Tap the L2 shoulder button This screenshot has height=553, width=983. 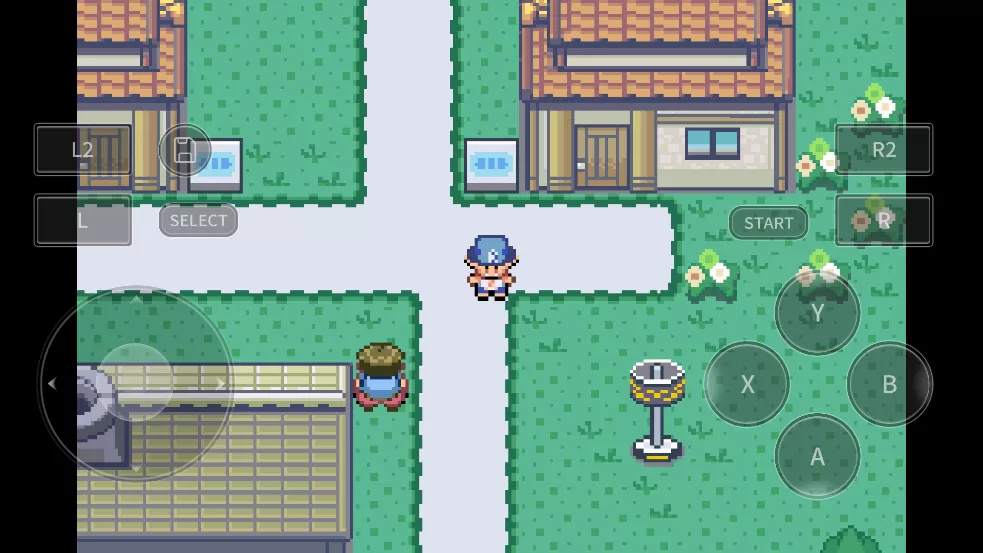pos(83,150)
